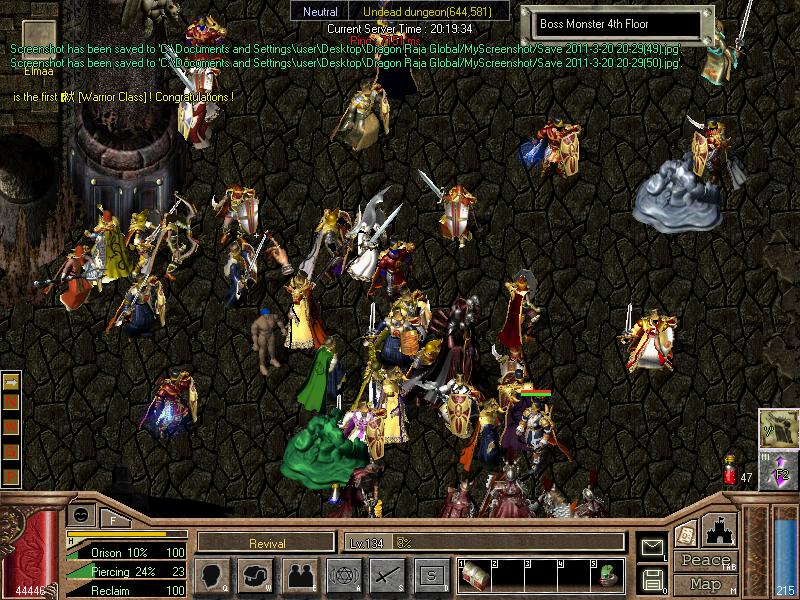The height and width of the screenshot is (600, 800).
Task: Open the mail envelope icon
Action: [653, 547]
